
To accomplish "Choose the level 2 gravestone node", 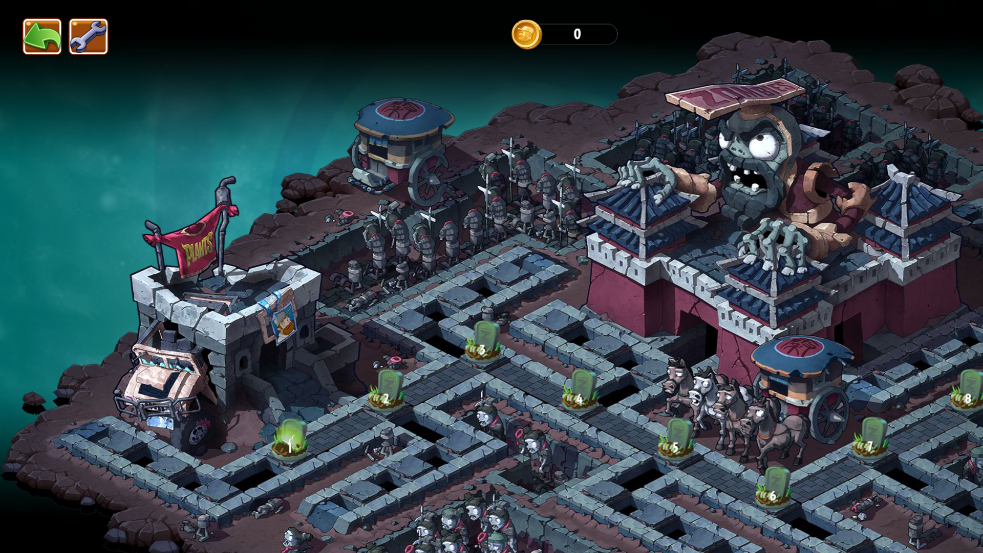I will [387, 389].
